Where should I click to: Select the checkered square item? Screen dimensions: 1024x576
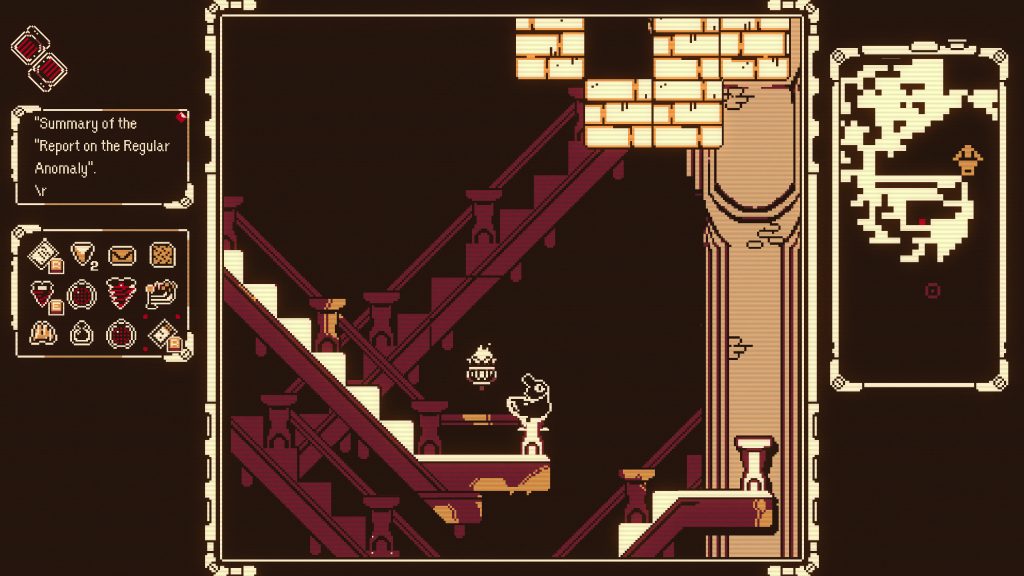pyautogui.click(x=163, y=255)
